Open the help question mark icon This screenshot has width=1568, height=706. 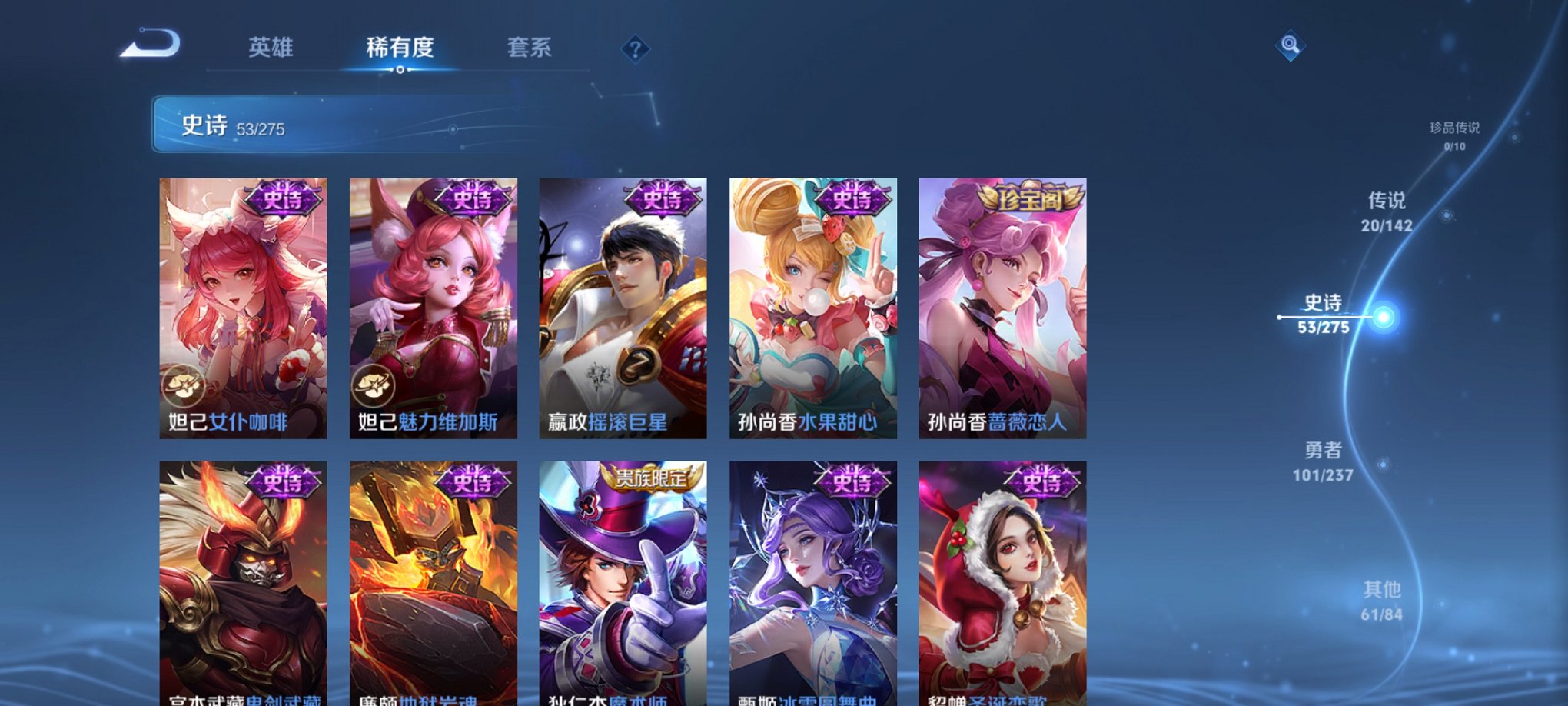click(635, 48)
